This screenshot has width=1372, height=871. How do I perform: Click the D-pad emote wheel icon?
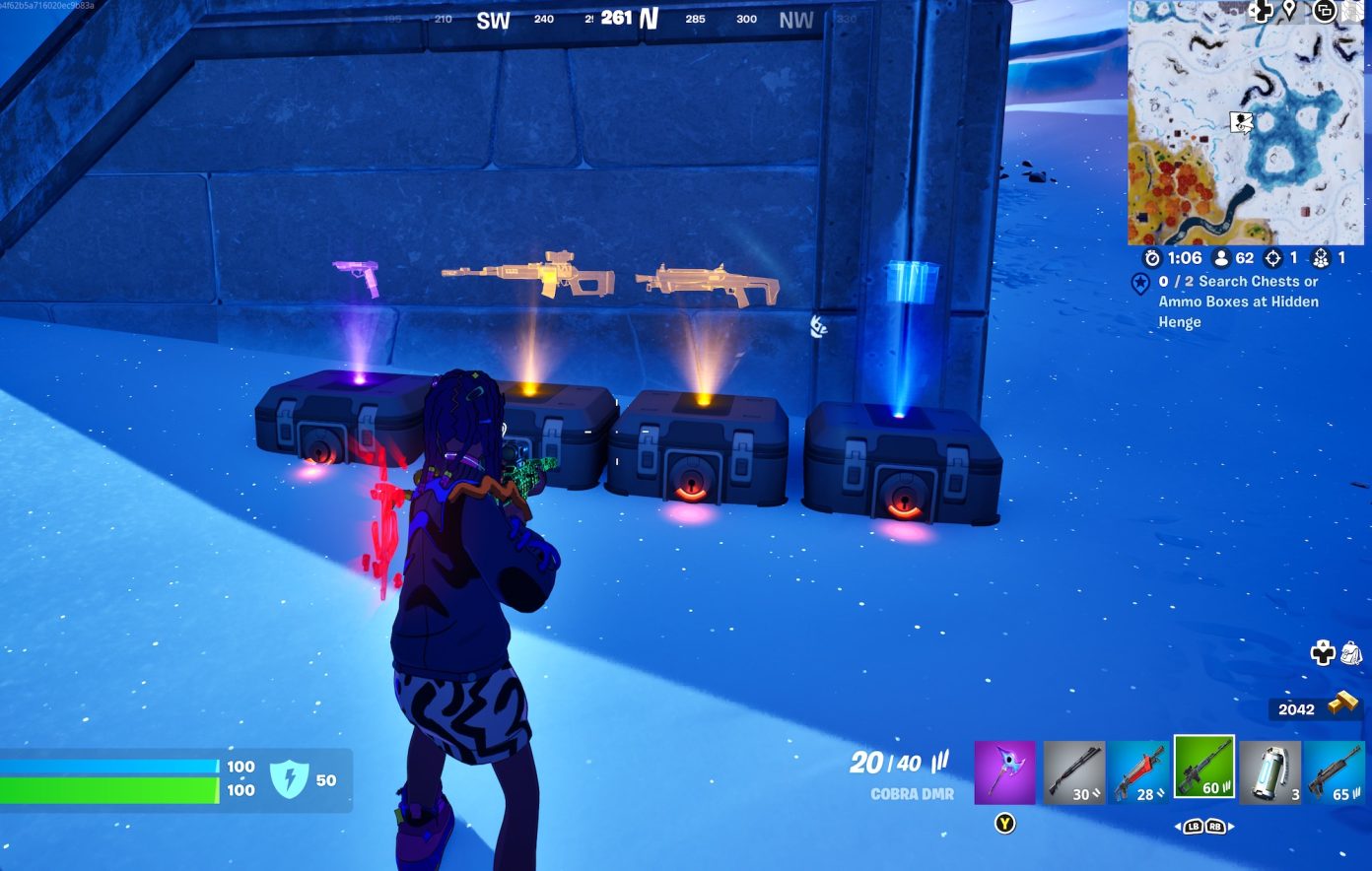point(1323,653)
